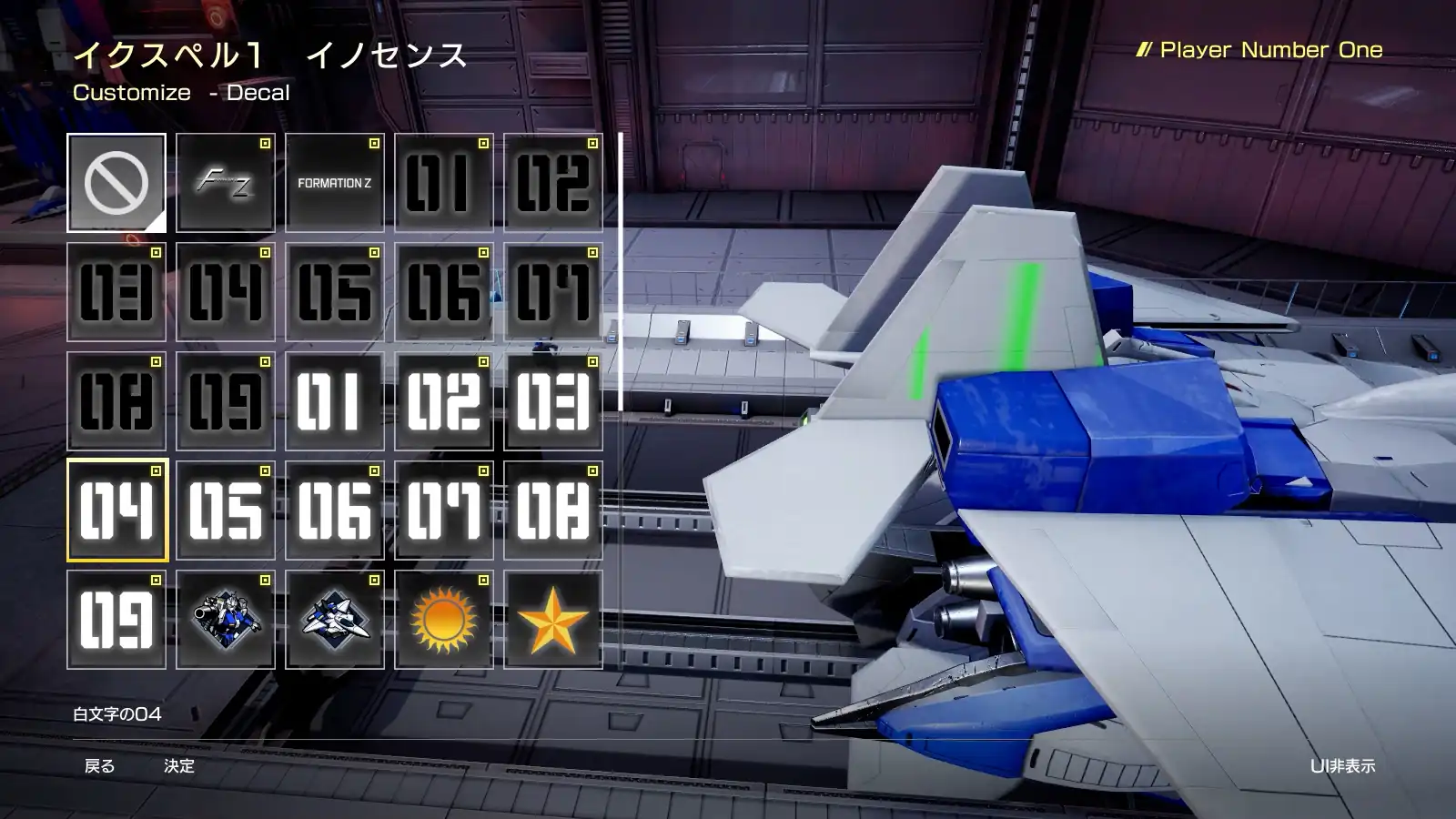The width and height of the screenshot is (1456, 819).
Task: Choose the white number 01 decal
Action: point(334,400)
